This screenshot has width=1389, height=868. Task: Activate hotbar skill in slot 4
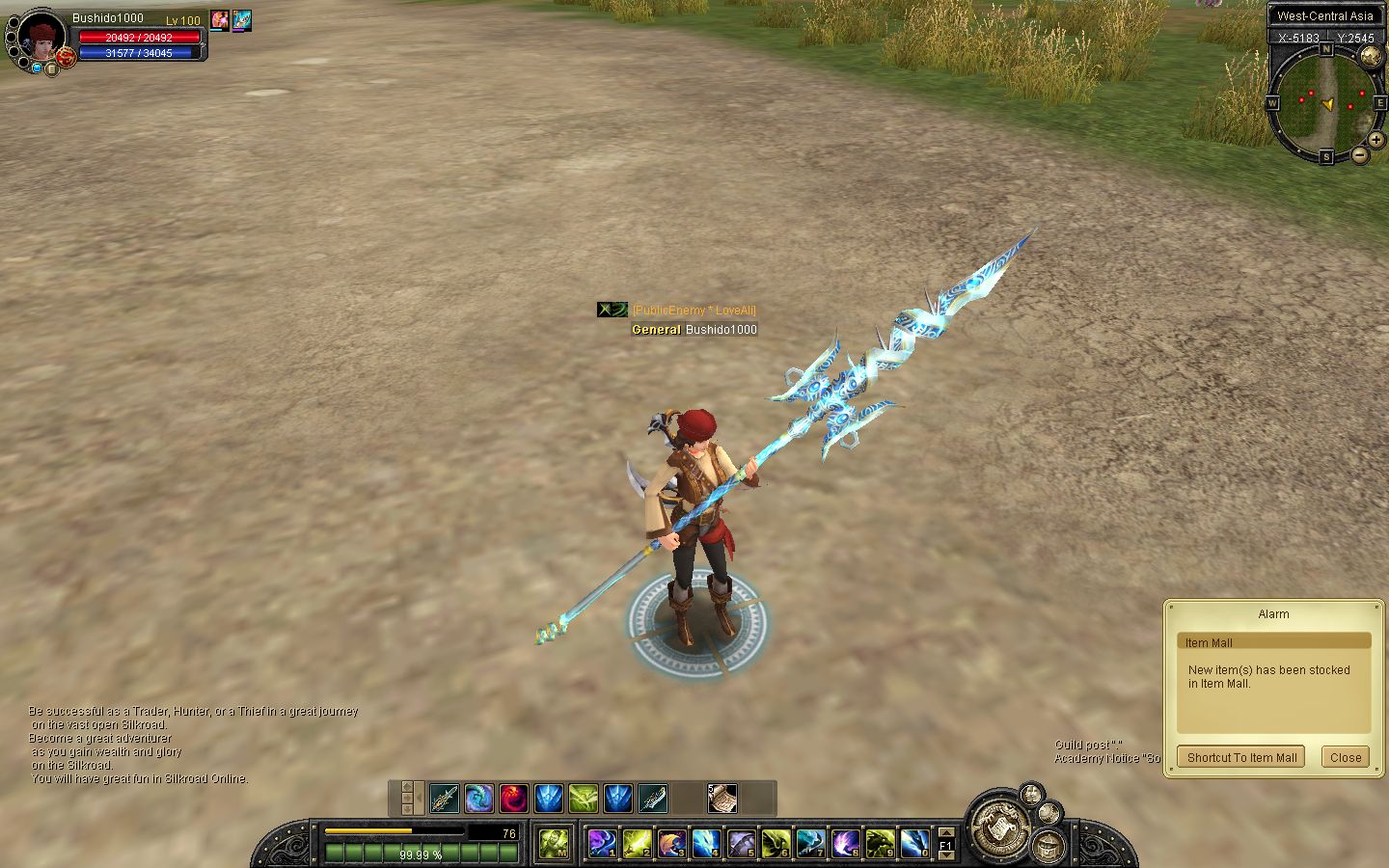coord(706,844)
